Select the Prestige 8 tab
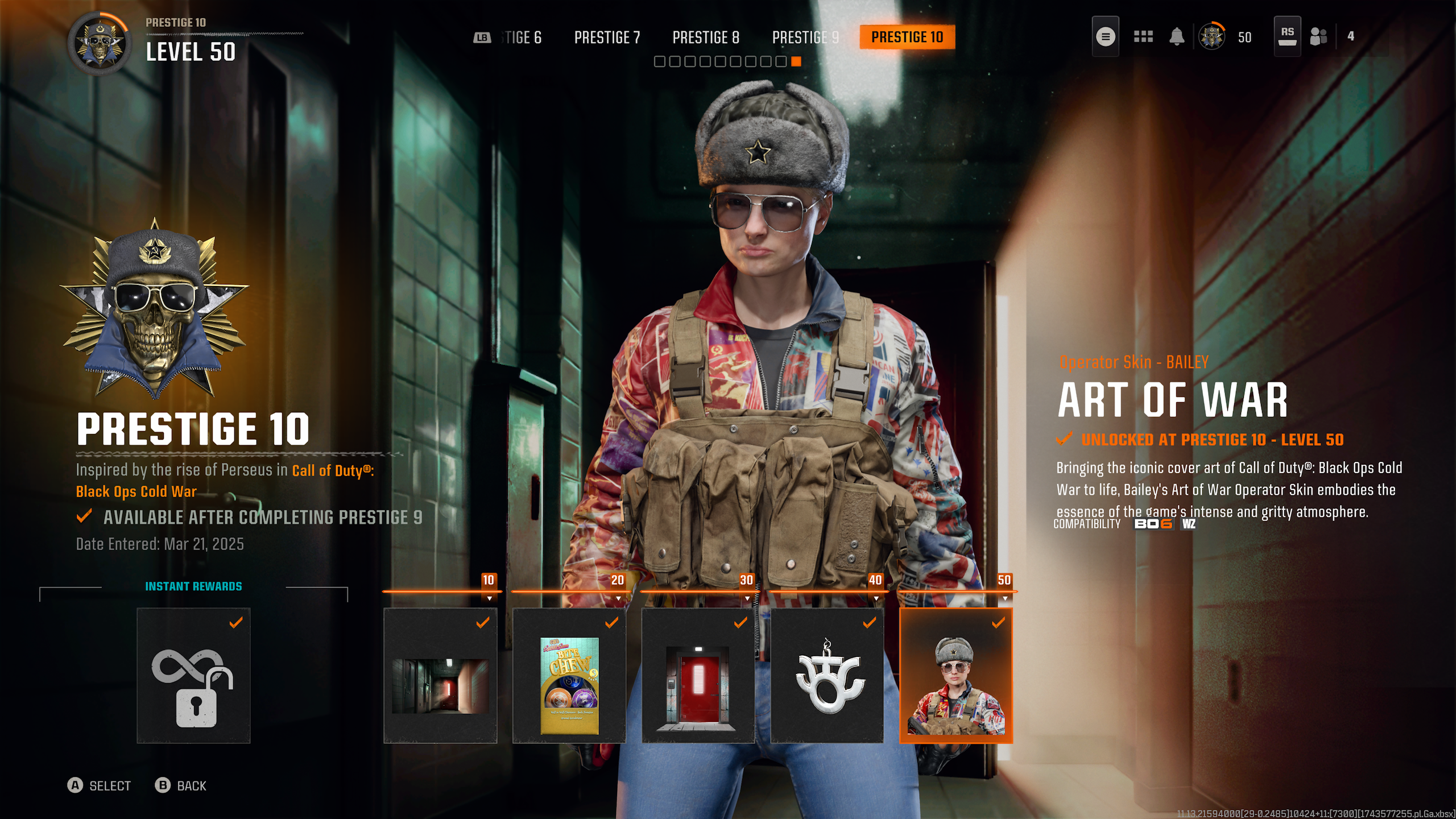Screen dimensions: 1456x819 706,38
